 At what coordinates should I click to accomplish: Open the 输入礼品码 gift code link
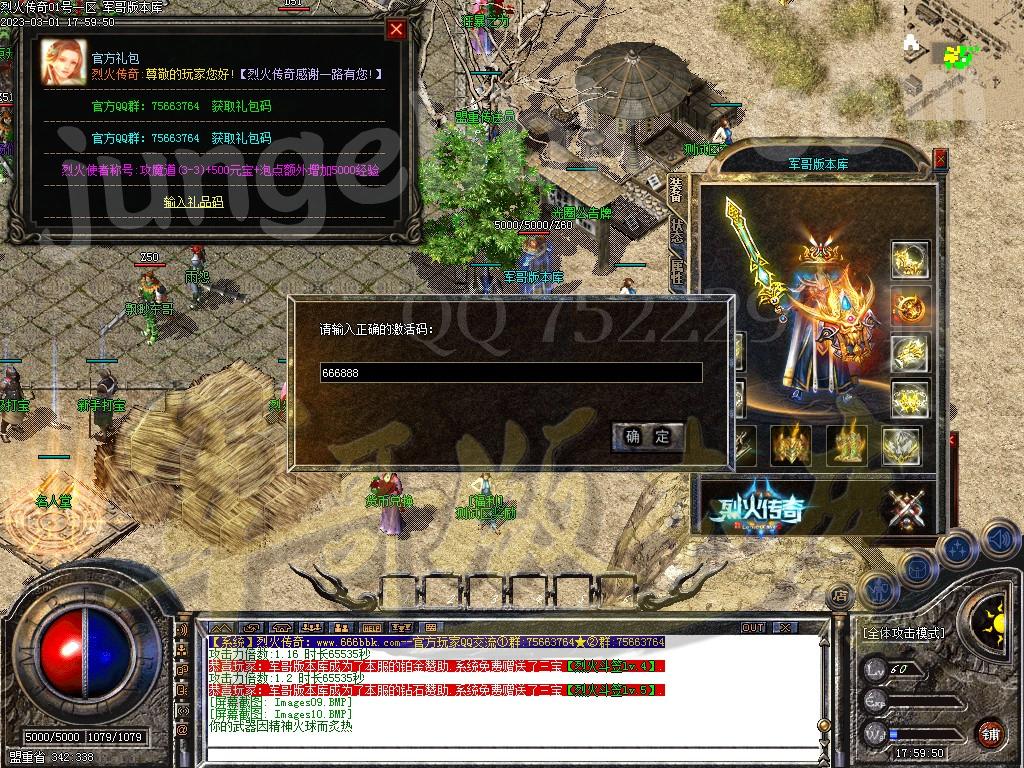(194, 202)
